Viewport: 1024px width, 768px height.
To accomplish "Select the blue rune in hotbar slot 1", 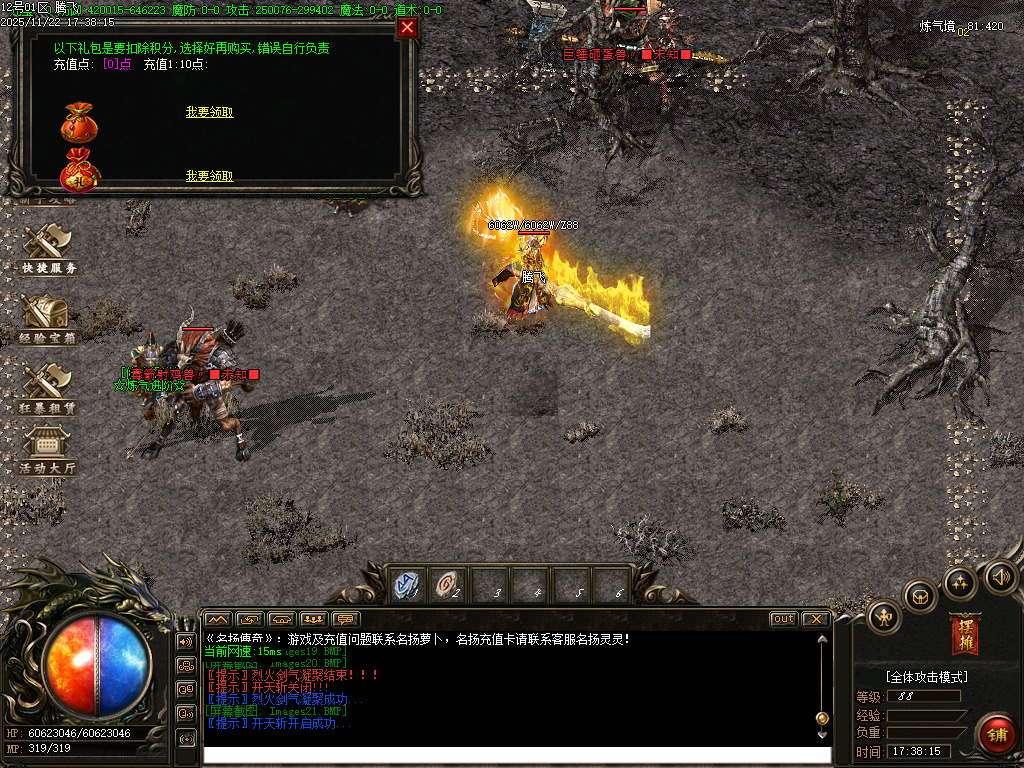I will [x=407, y=585].
